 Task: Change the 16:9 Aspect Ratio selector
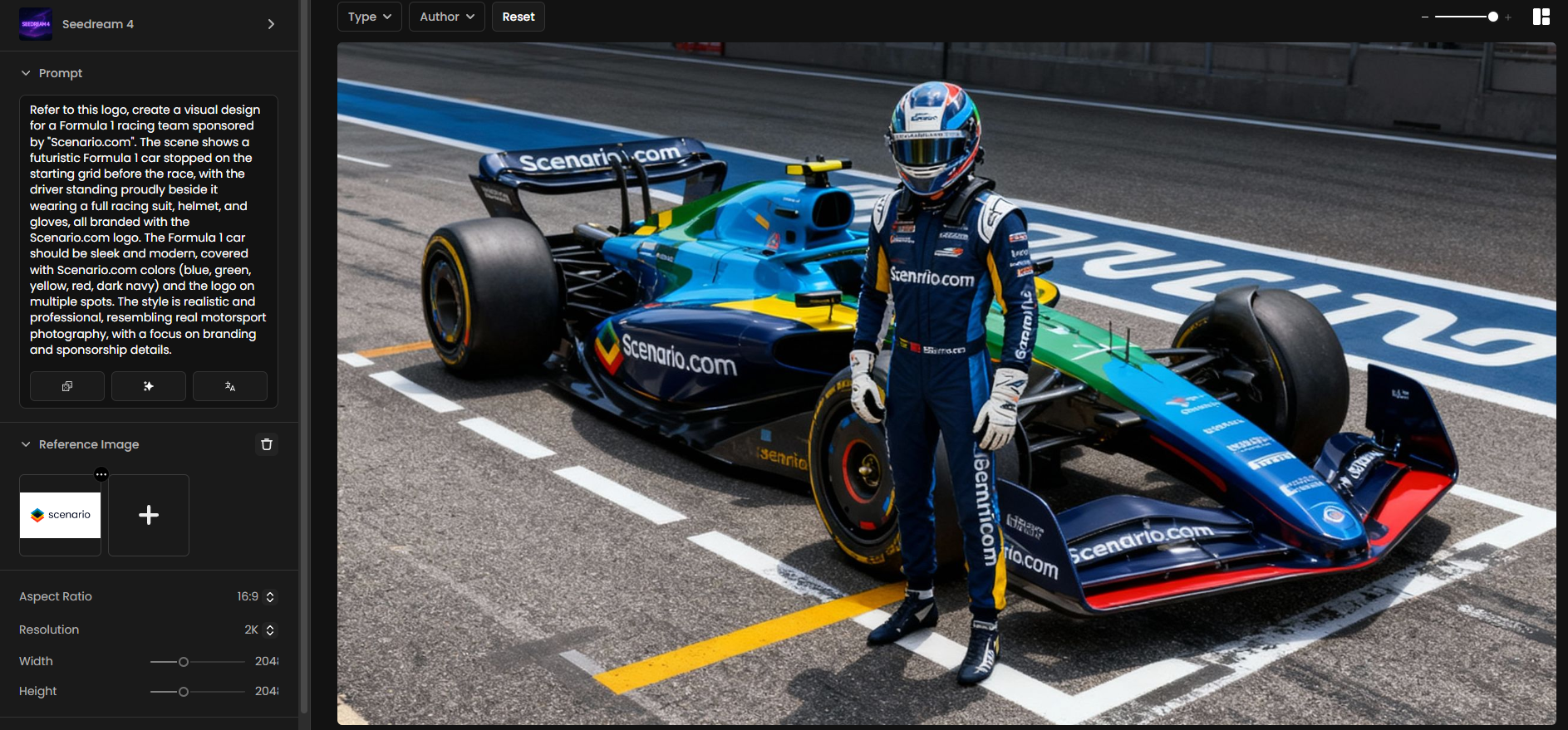point(256,596)
